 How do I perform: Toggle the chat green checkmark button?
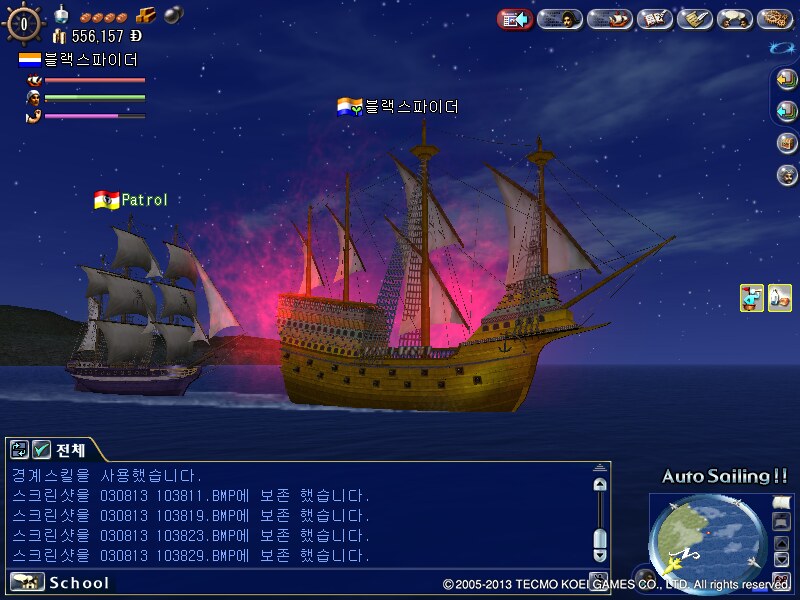point(42,450)
